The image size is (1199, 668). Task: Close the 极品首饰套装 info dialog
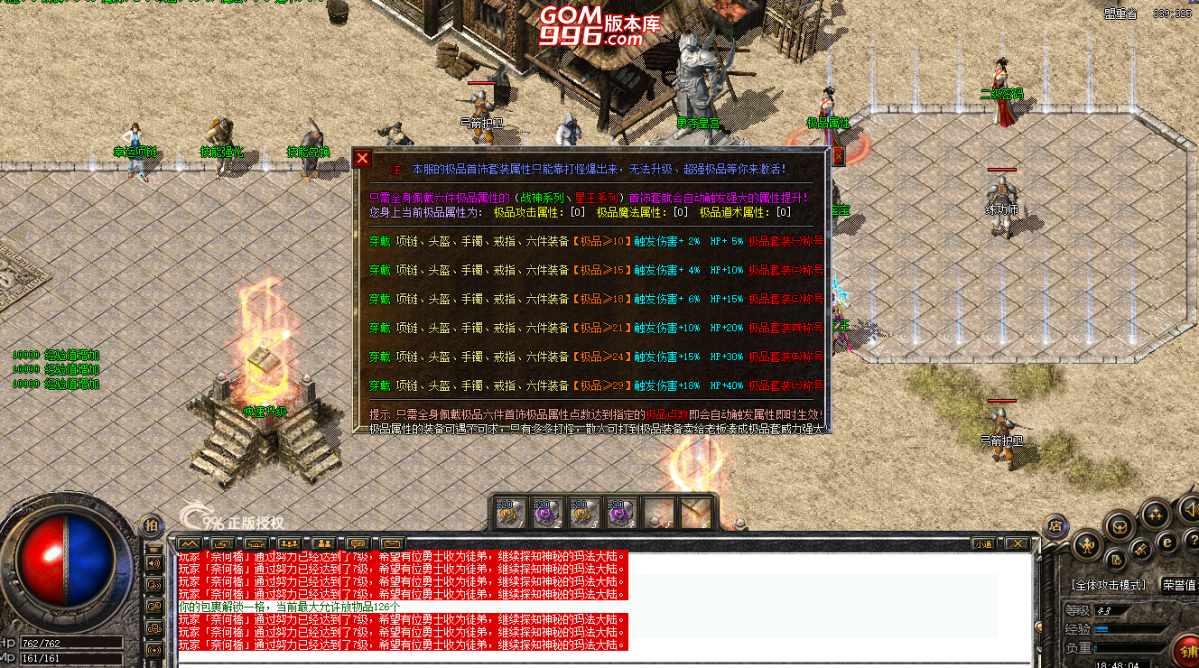(363, 158)
